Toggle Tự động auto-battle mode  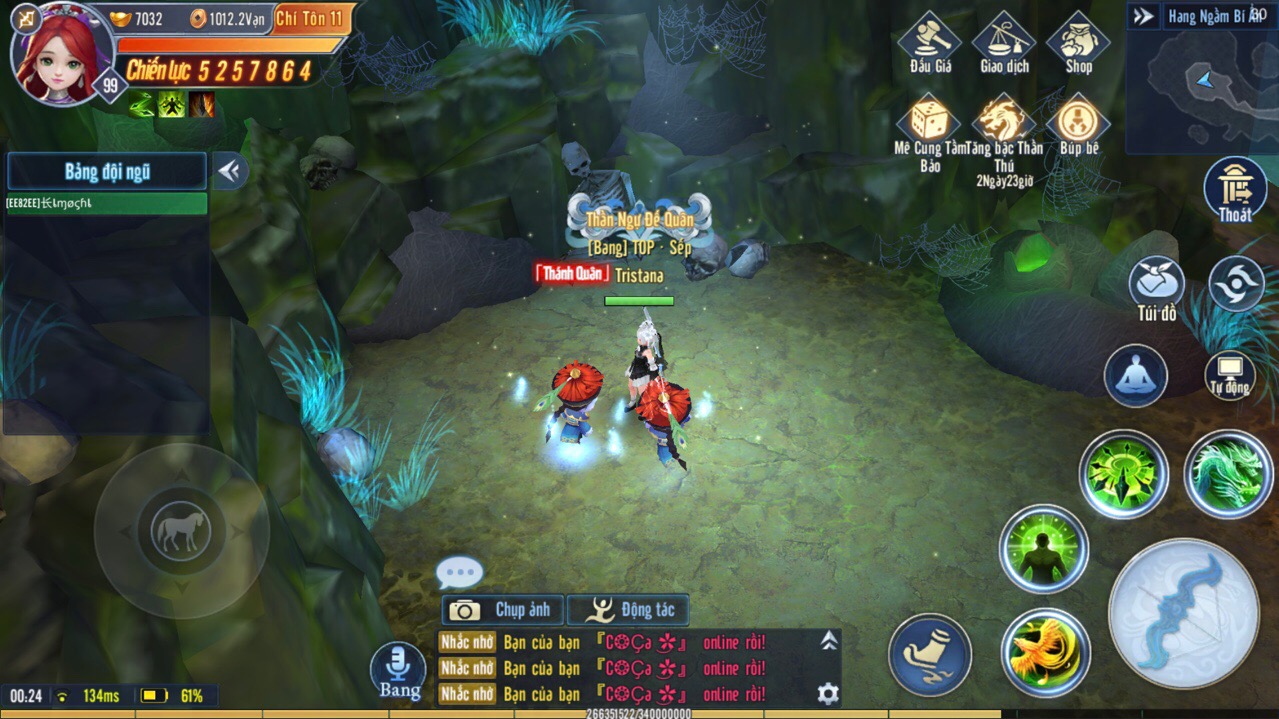point(1229,373)
